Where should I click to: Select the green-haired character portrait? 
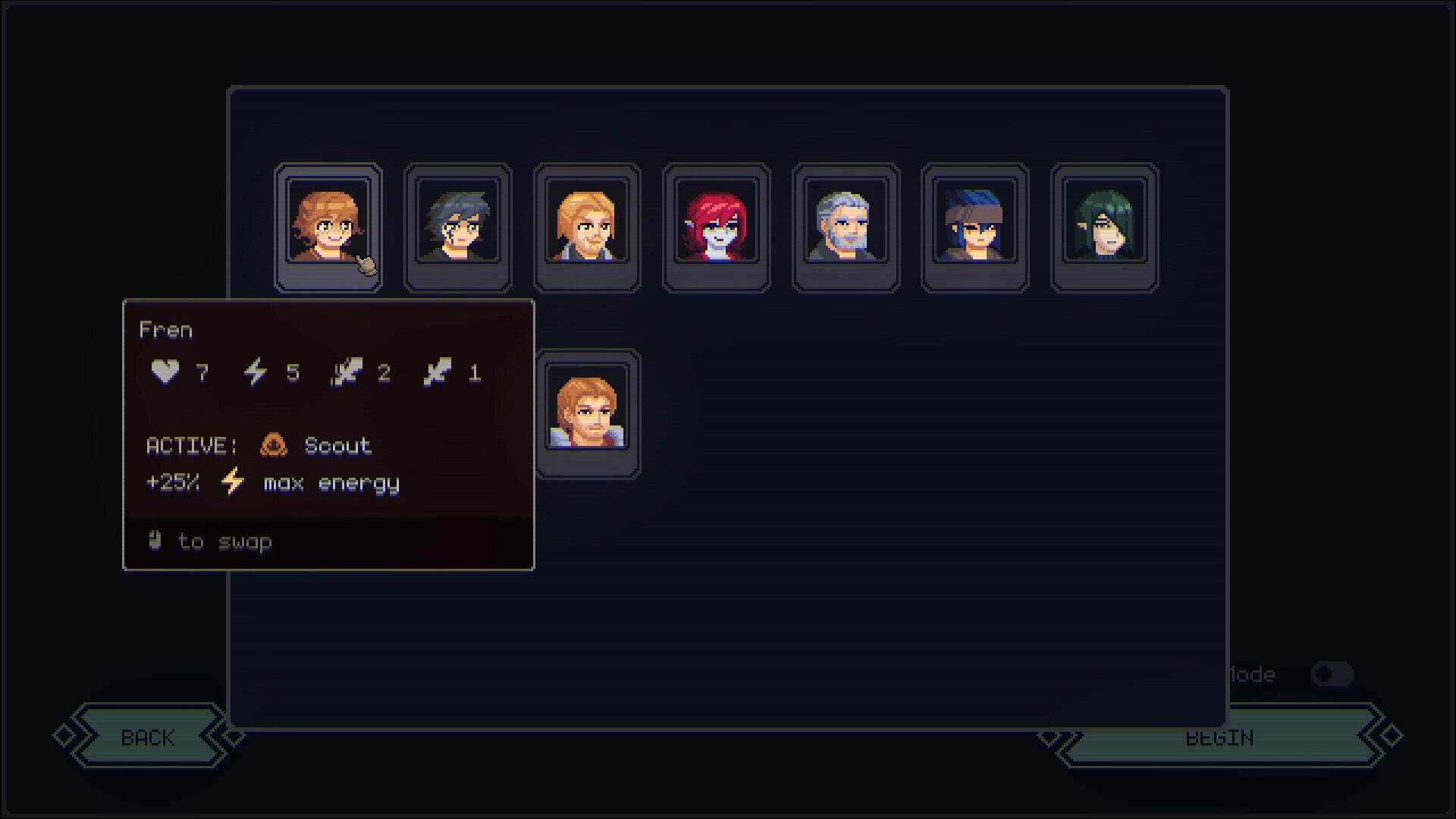pos(1103,227)
